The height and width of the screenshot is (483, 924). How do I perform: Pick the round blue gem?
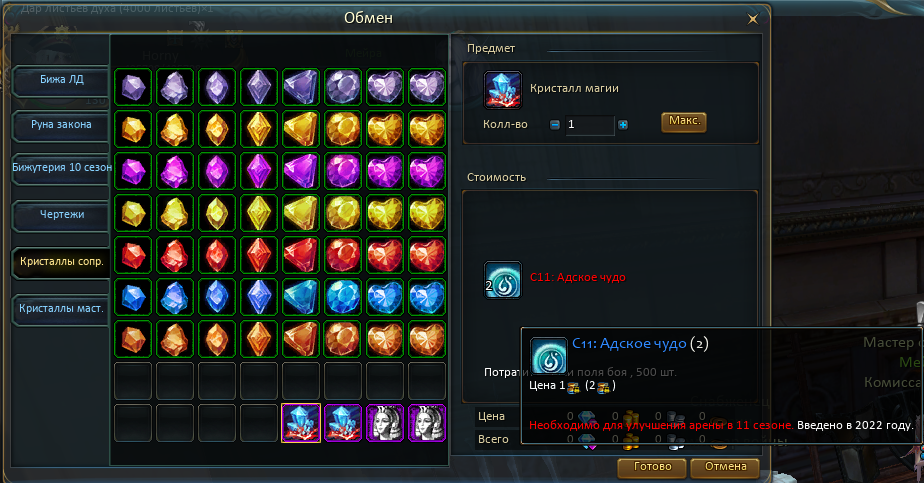(x=343, y=296)
